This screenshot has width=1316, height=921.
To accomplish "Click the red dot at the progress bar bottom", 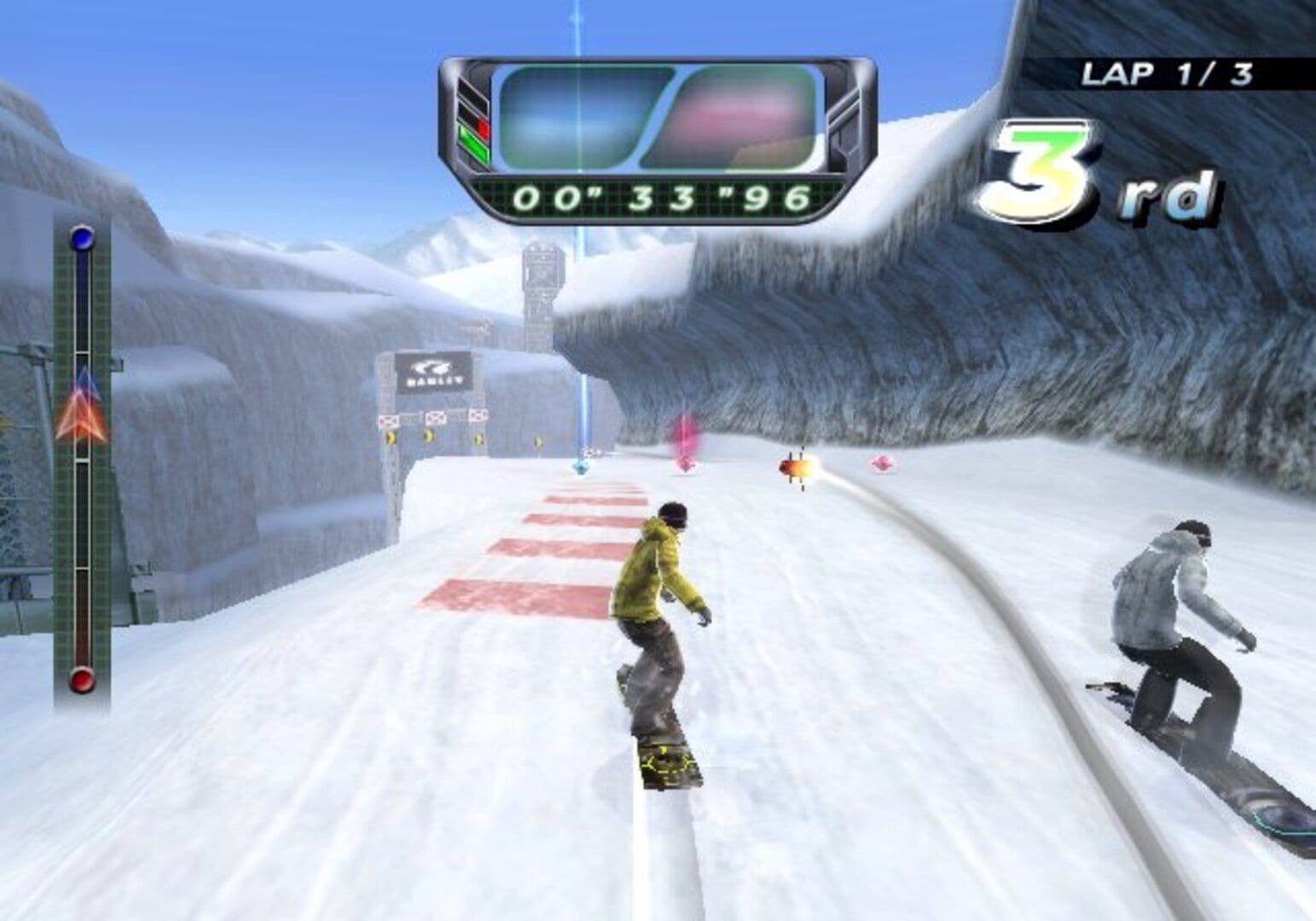I will click(x=81, y=680).
